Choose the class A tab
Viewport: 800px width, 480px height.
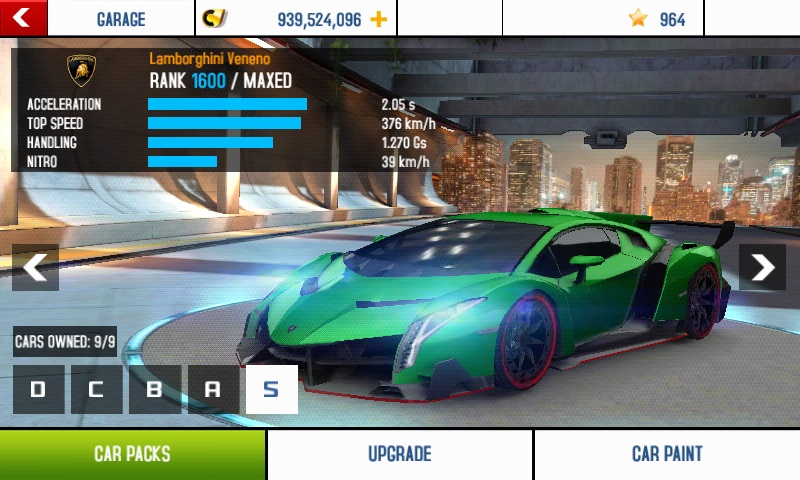212,389
